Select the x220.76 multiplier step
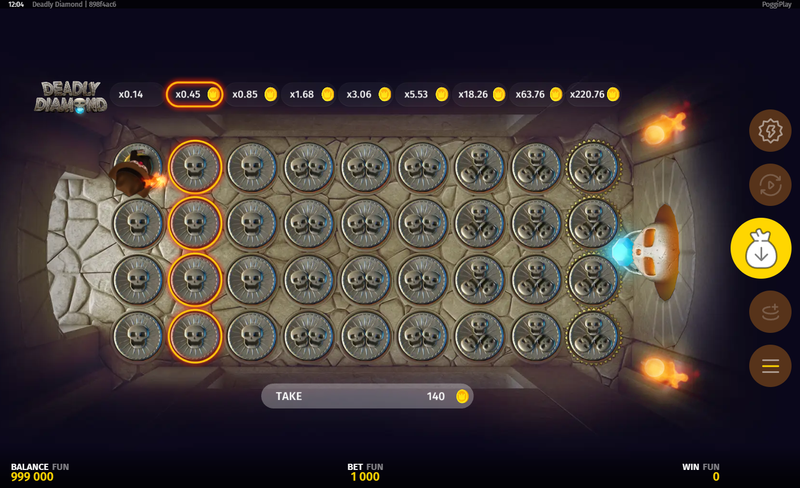The image size is (800, 488). pos(594,94)
